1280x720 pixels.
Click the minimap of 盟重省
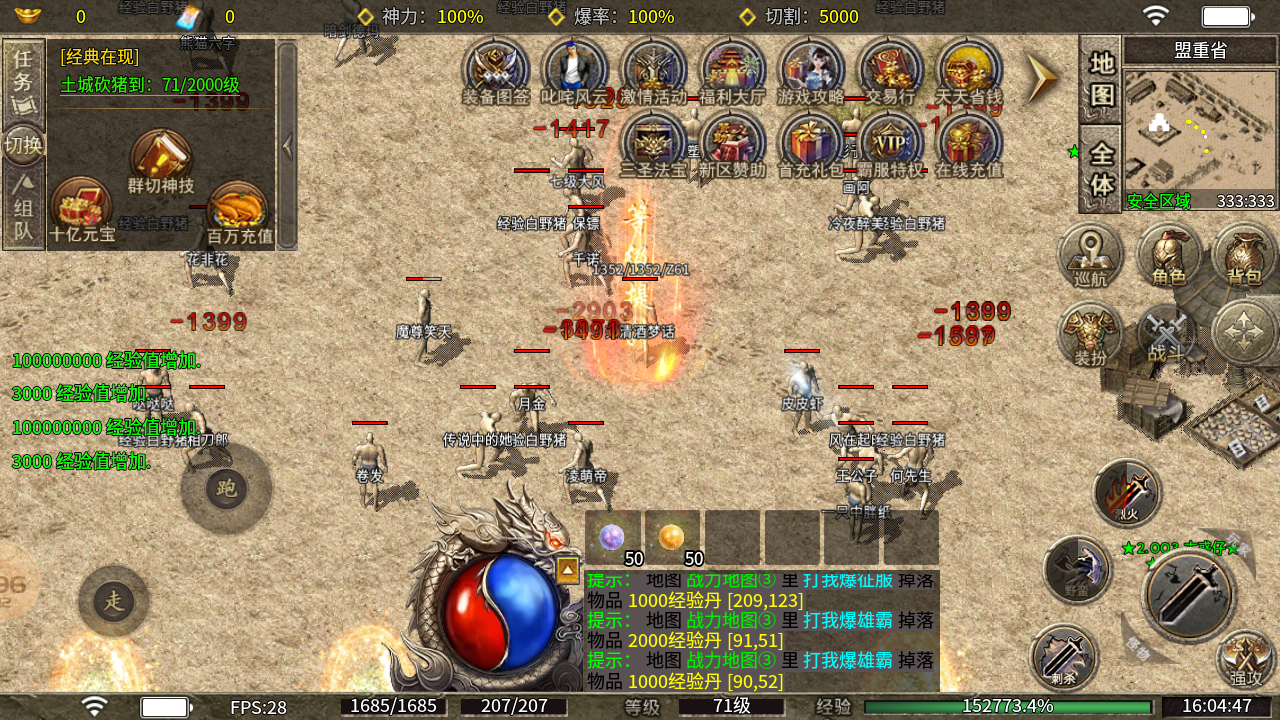click(1200, 126)
